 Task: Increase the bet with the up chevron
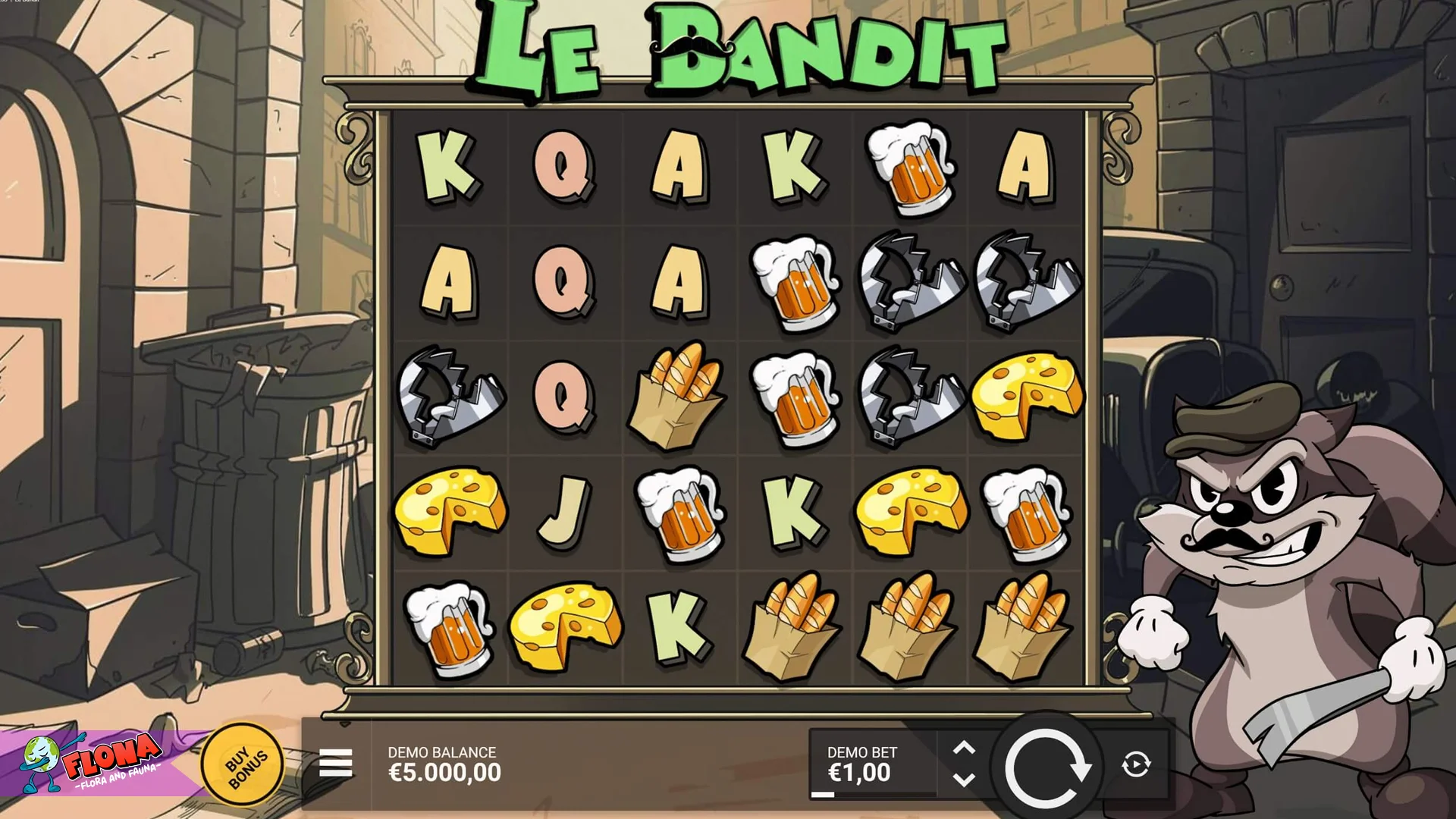966,748
